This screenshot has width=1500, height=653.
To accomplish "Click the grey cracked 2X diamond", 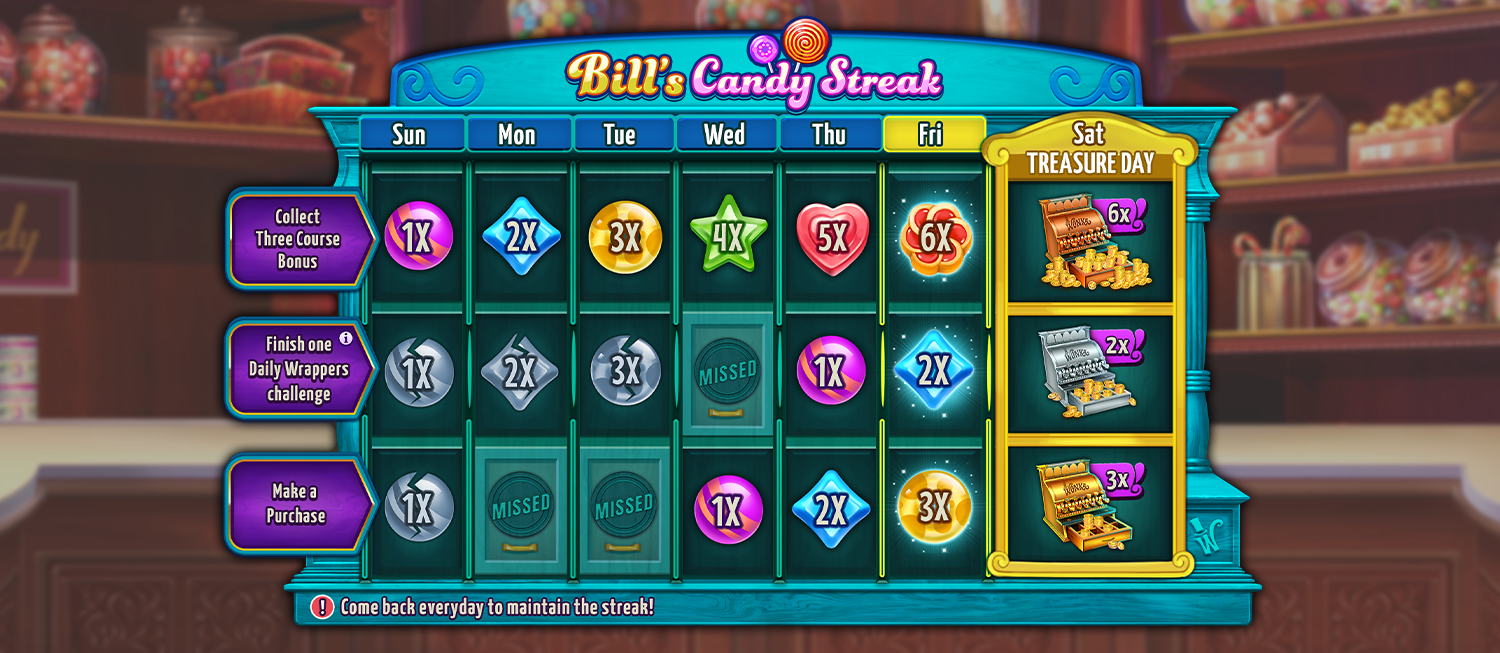I will [x=519, y=372].
